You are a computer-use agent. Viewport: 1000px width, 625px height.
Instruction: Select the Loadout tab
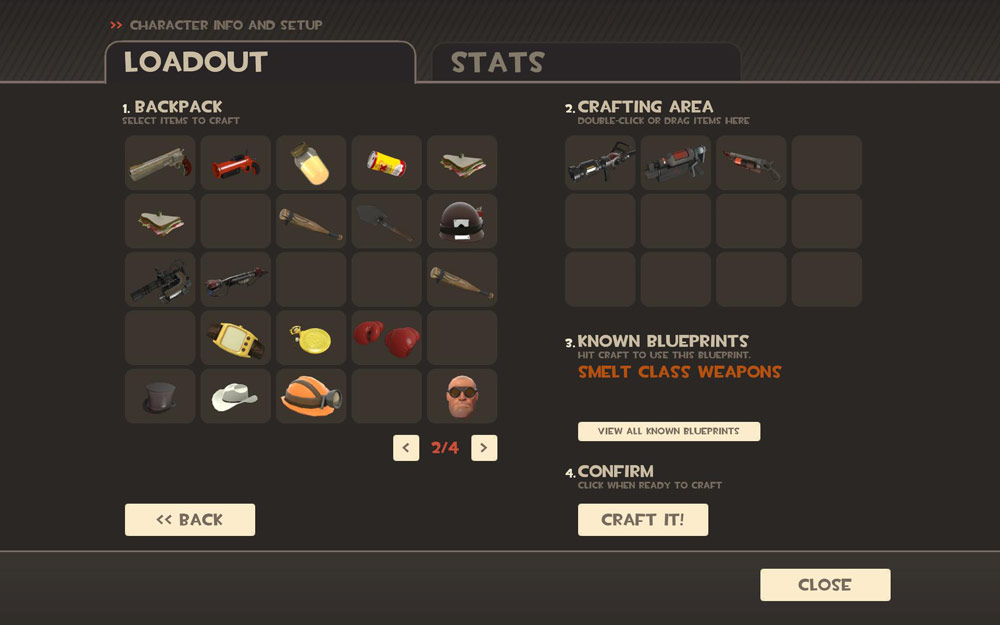(196, 63)
